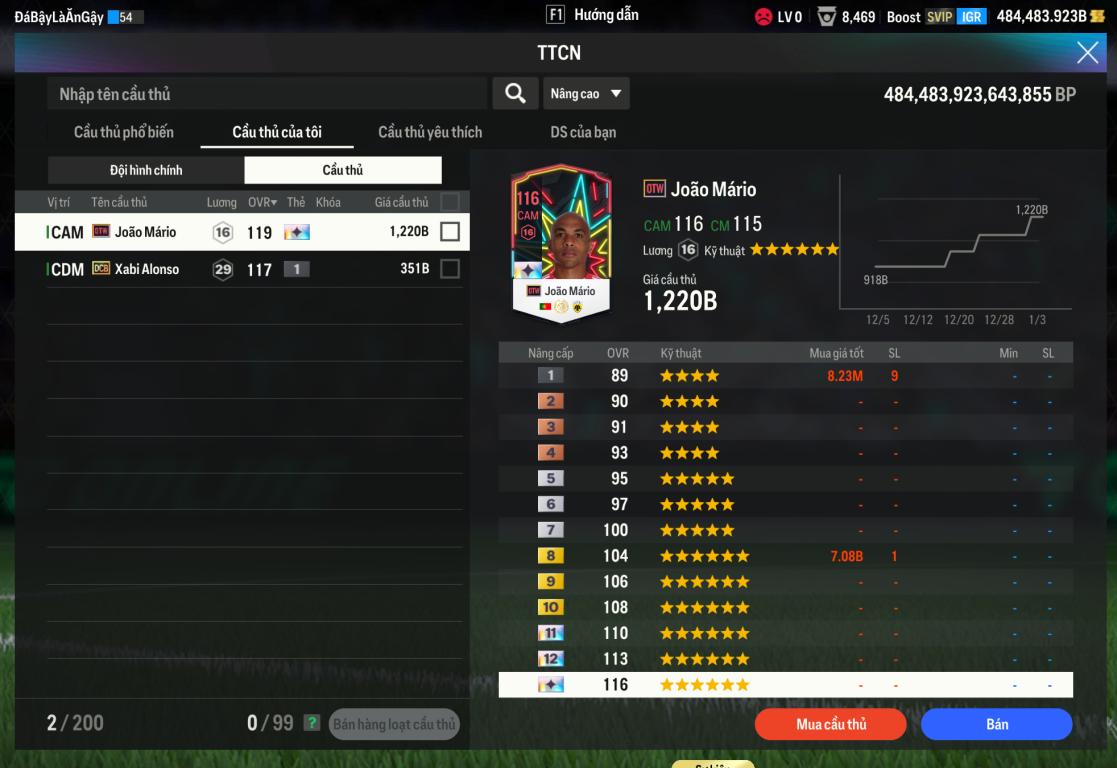Viewport: 1117px width, 768px height.
Task: Click the player name search field
Action: coord(266,94)
